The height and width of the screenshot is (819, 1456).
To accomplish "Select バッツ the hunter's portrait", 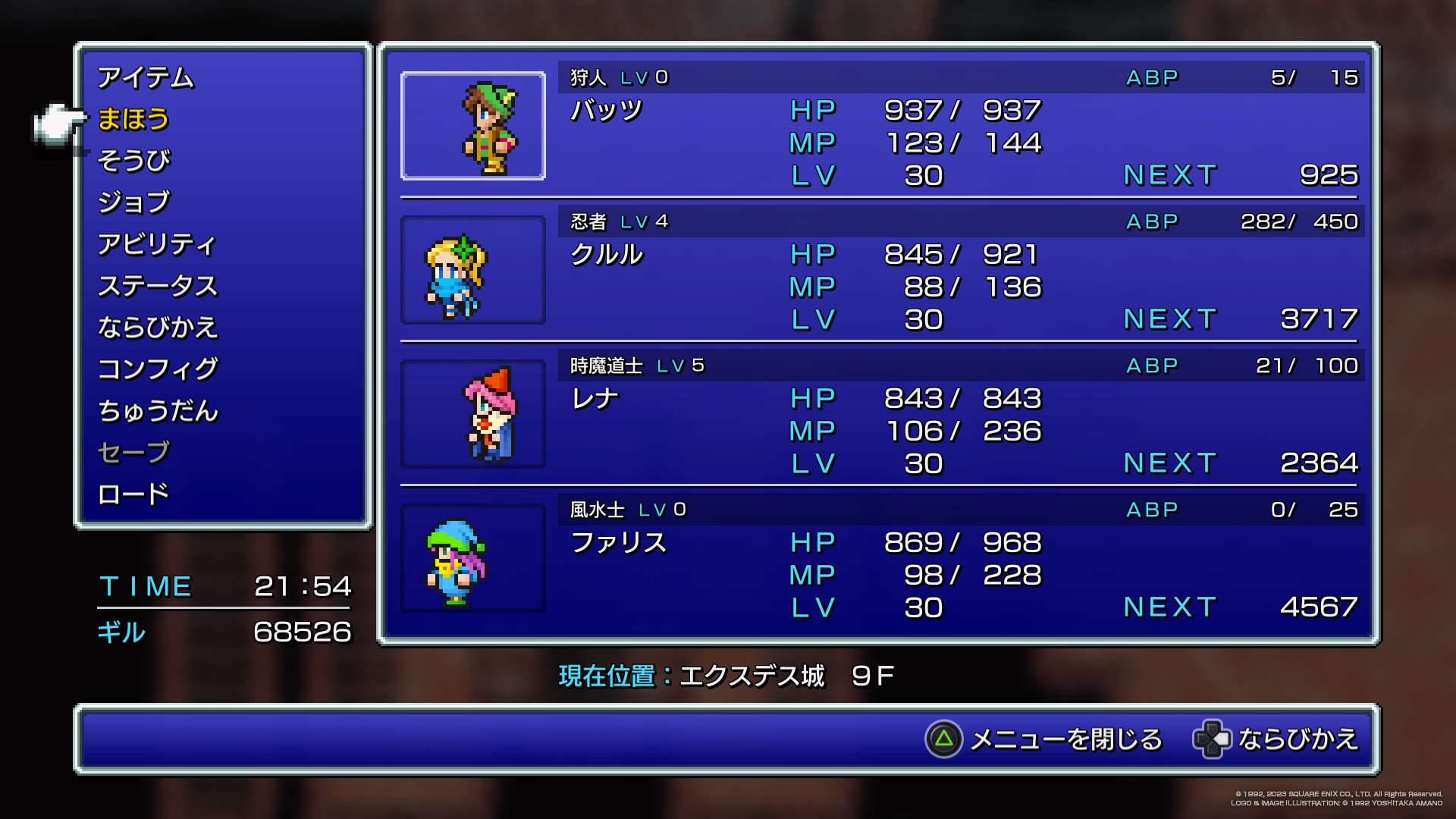I will click(x=473, y=126).
